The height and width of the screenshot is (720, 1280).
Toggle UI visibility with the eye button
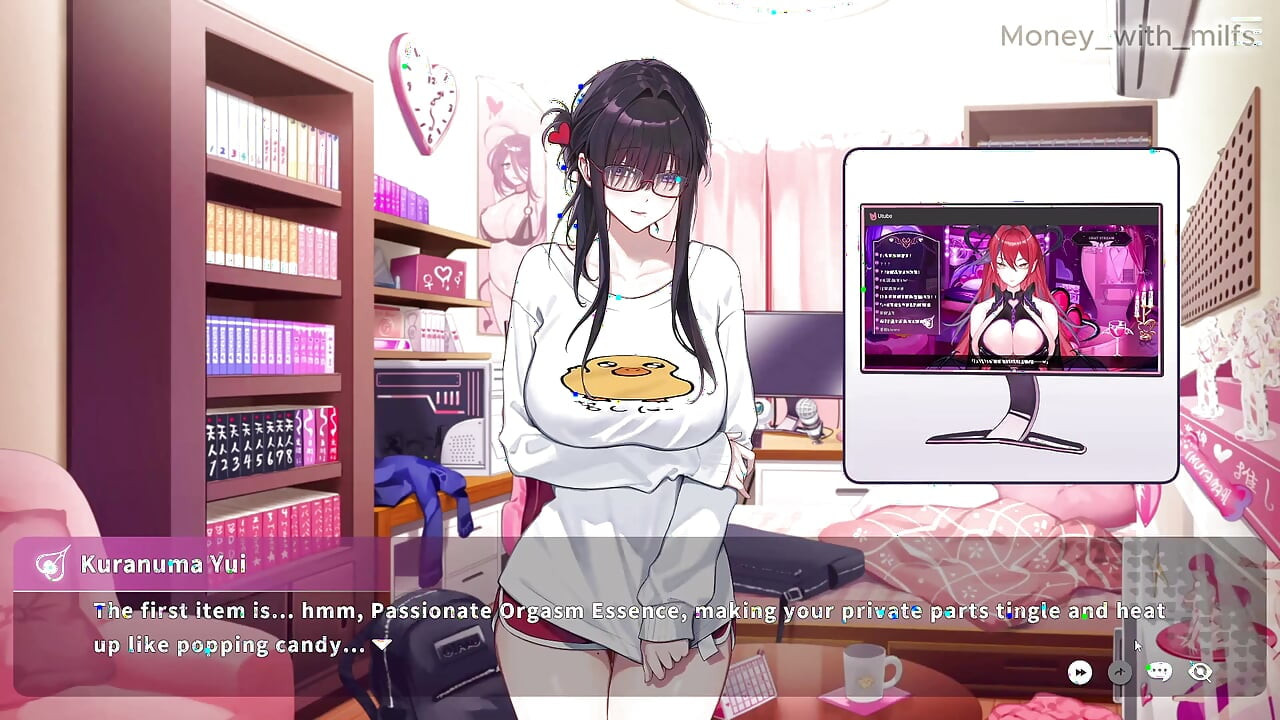1199,672
